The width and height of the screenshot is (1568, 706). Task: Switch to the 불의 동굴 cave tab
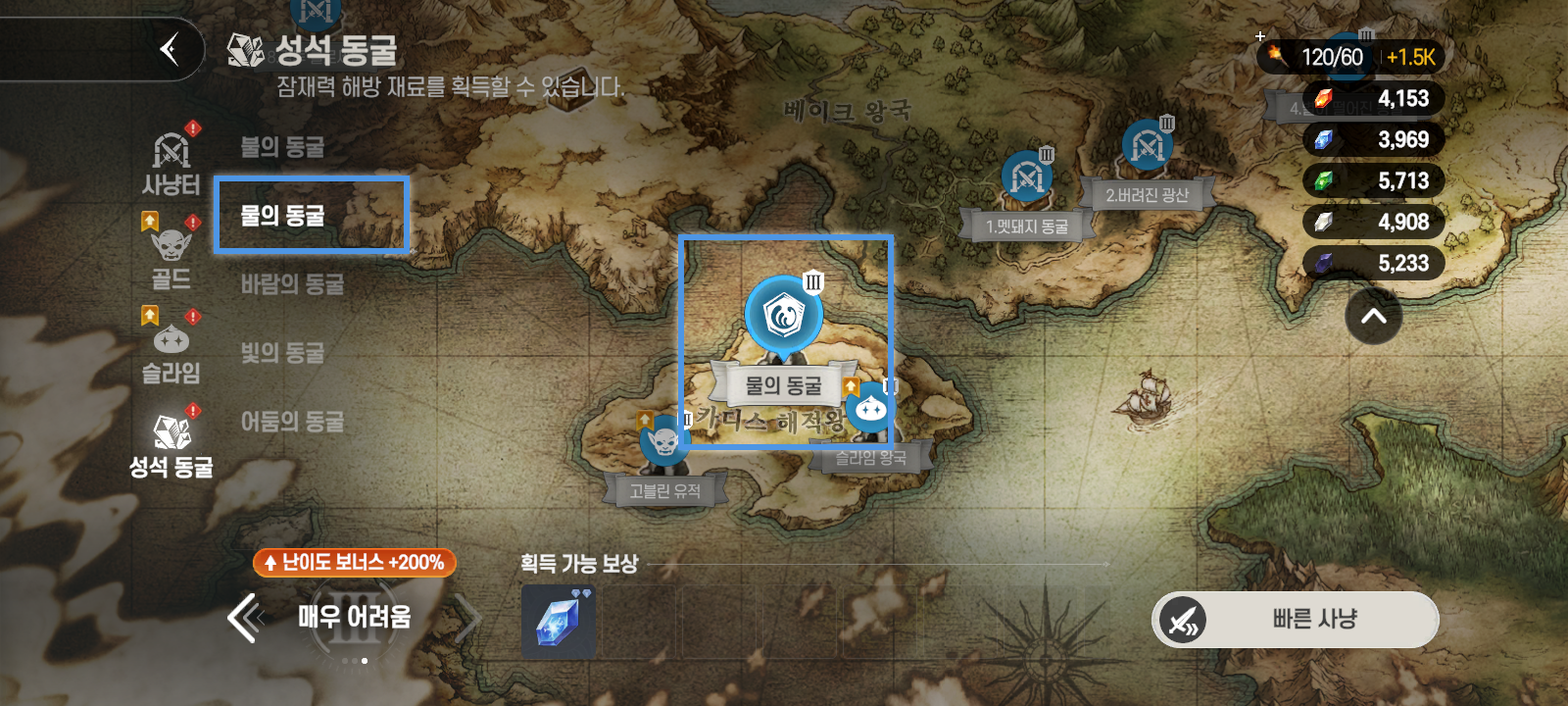284,147
